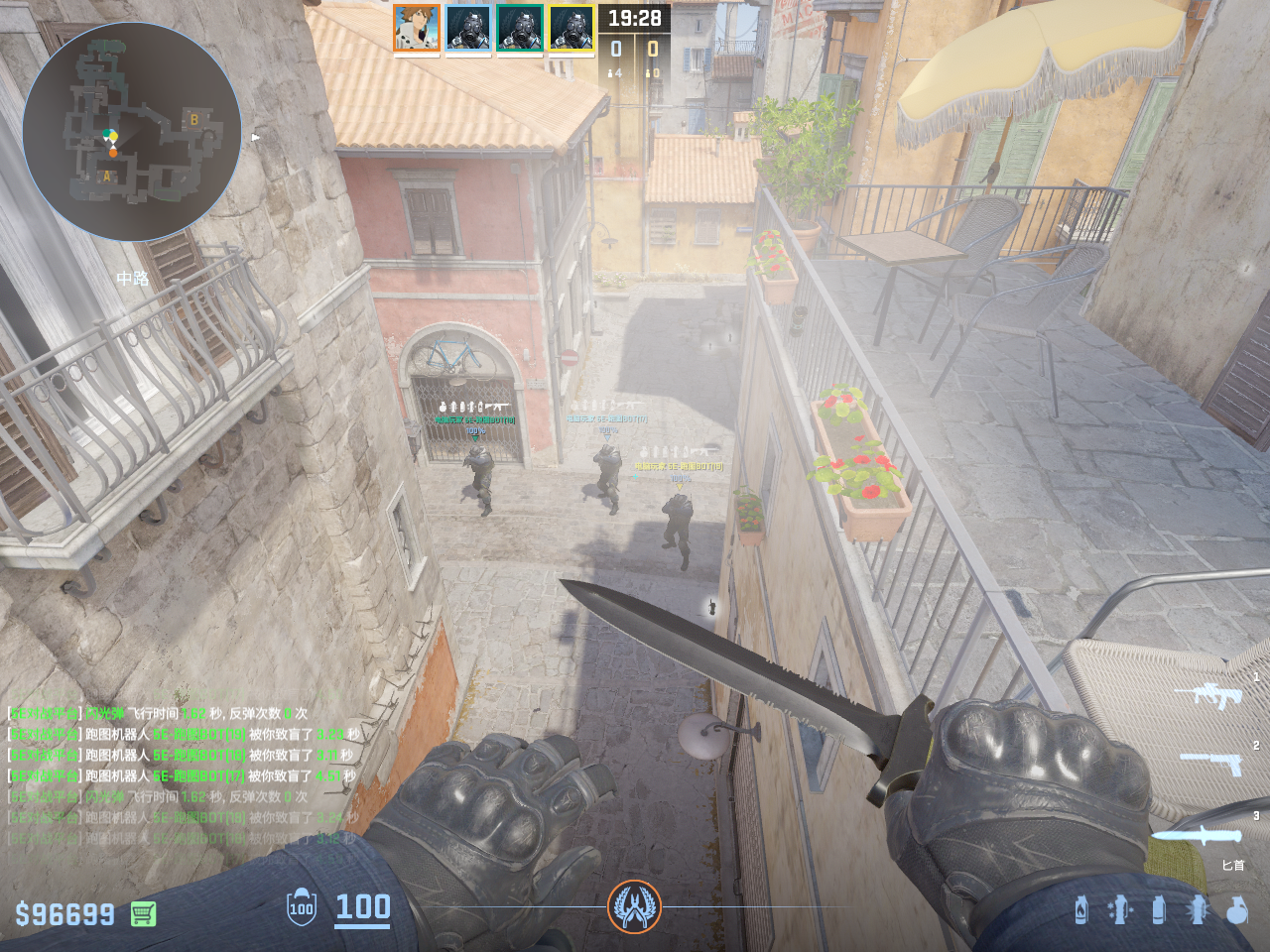1270x952 pixels.
Task: Pick the yellow-bordered bot avatar
Action: [571, 28]
